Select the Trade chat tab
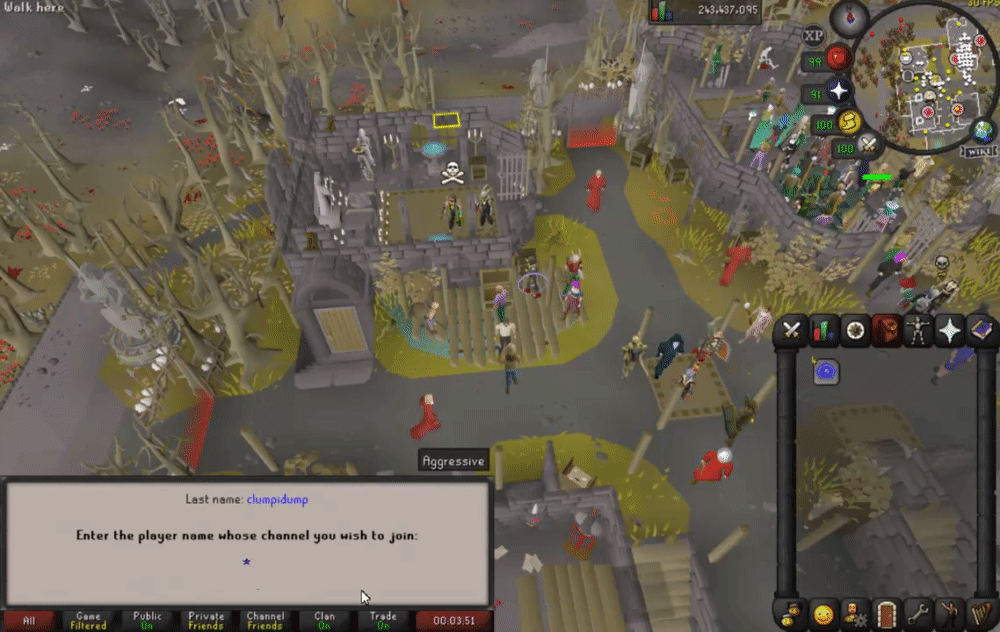1000x632 pixels. [383, 621]
